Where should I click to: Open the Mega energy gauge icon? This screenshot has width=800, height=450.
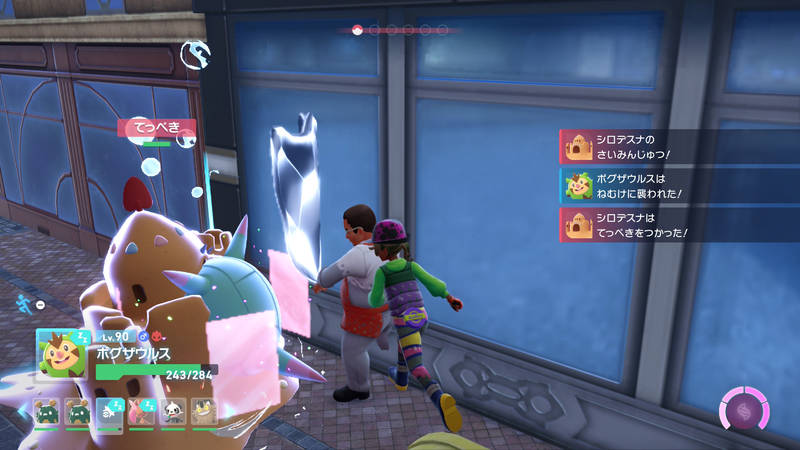[x=744, y=412]
